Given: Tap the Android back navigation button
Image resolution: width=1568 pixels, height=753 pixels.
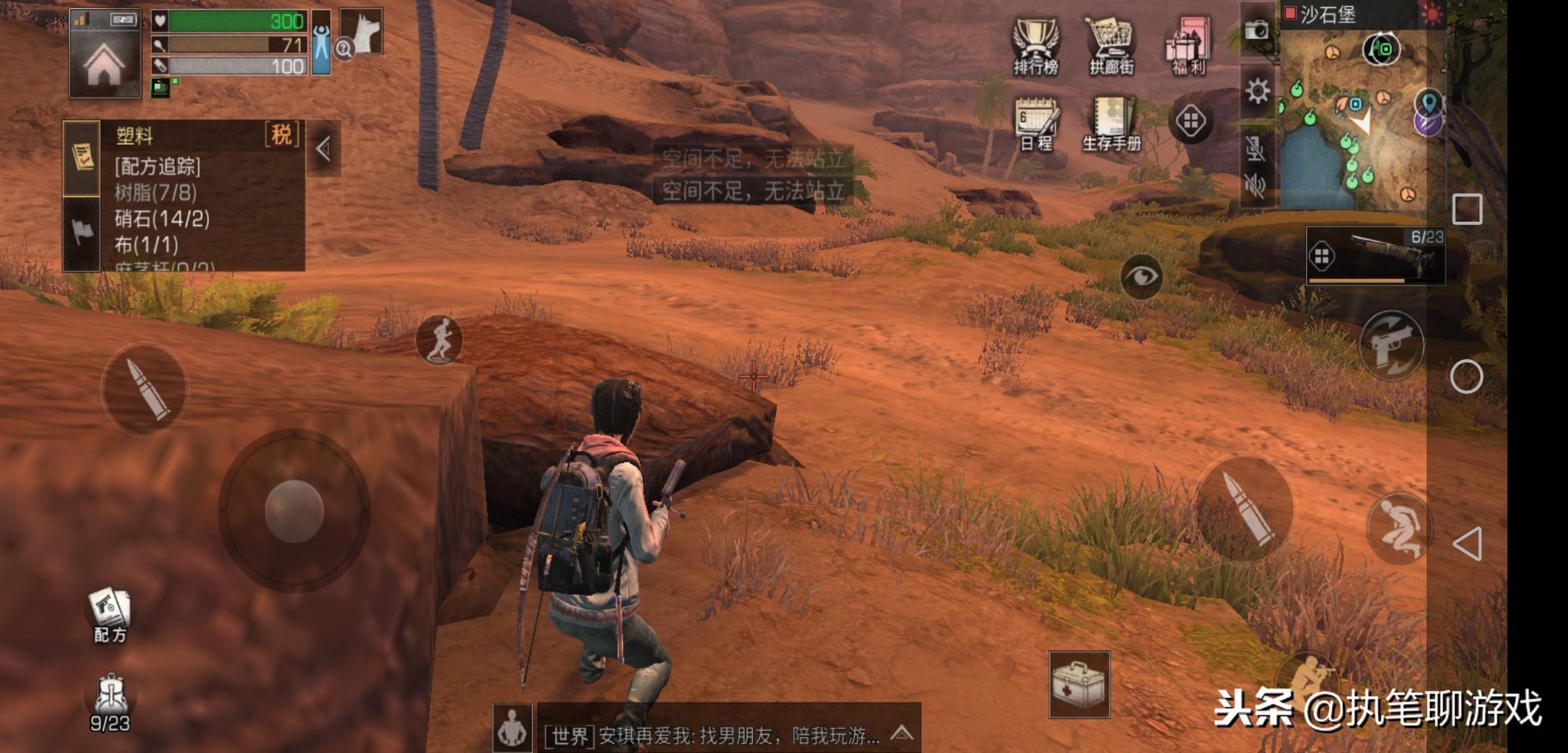Looking at the screenshot, I should [x=1467, y=544].
